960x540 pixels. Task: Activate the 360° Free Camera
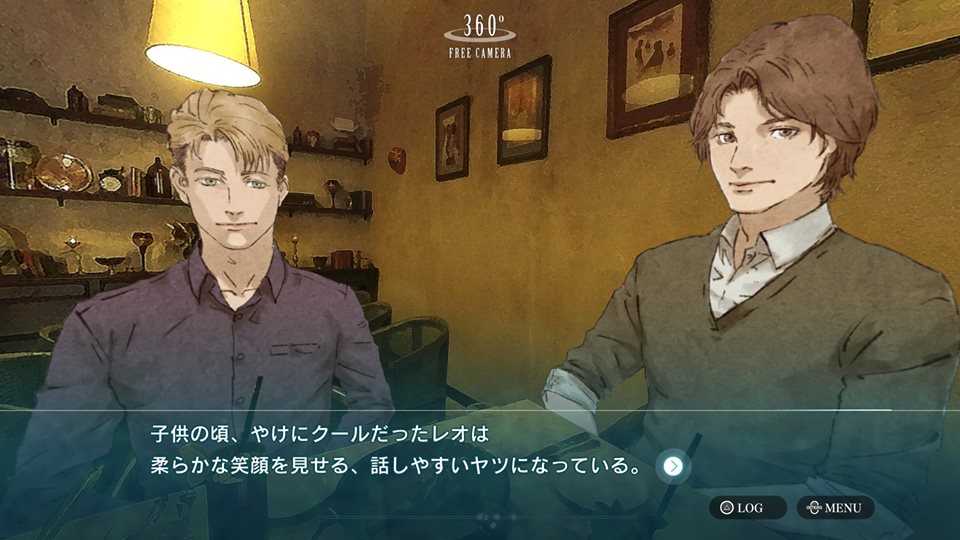tap(479, 35)
